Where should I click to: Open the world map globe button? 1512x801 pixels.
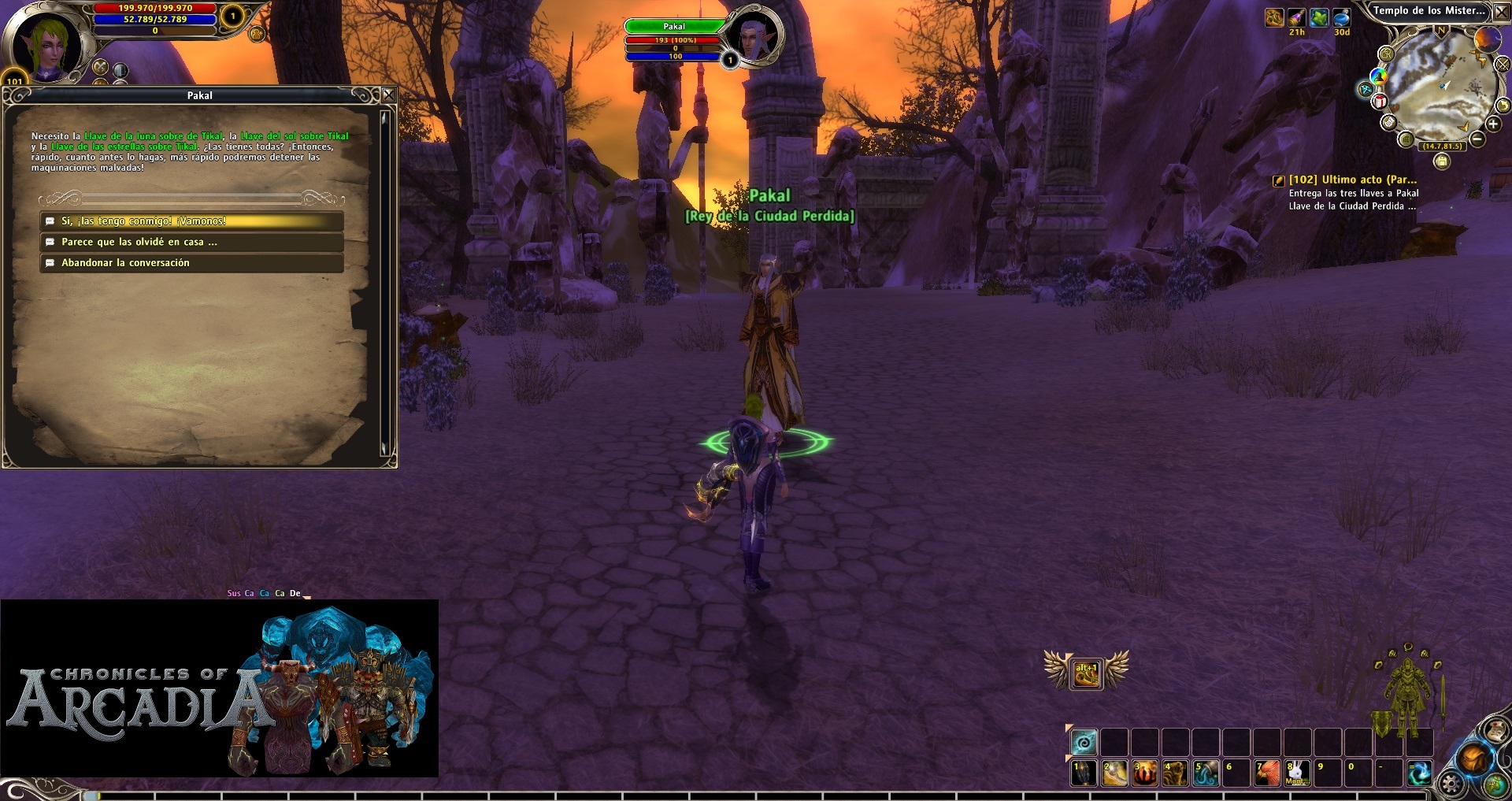(1494, 784)
